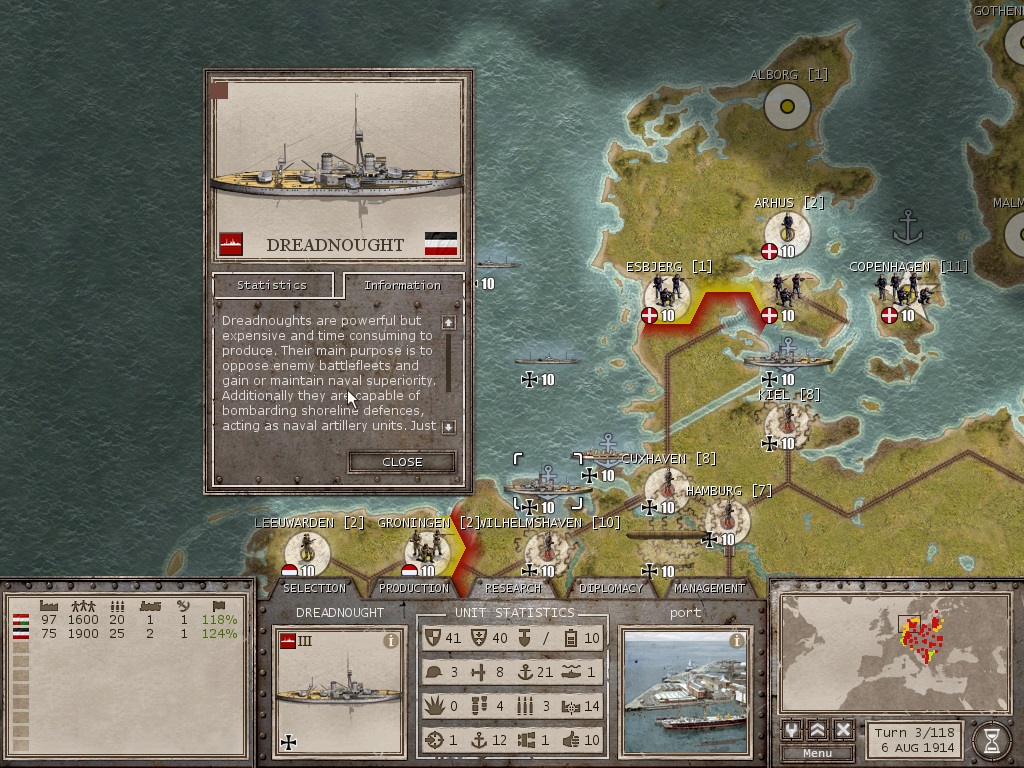Image resolution: width=1024 pixels, height=768 pixels.
Task: Show info for the Dreadnought unit portrait
Action: tap(391, 642)
